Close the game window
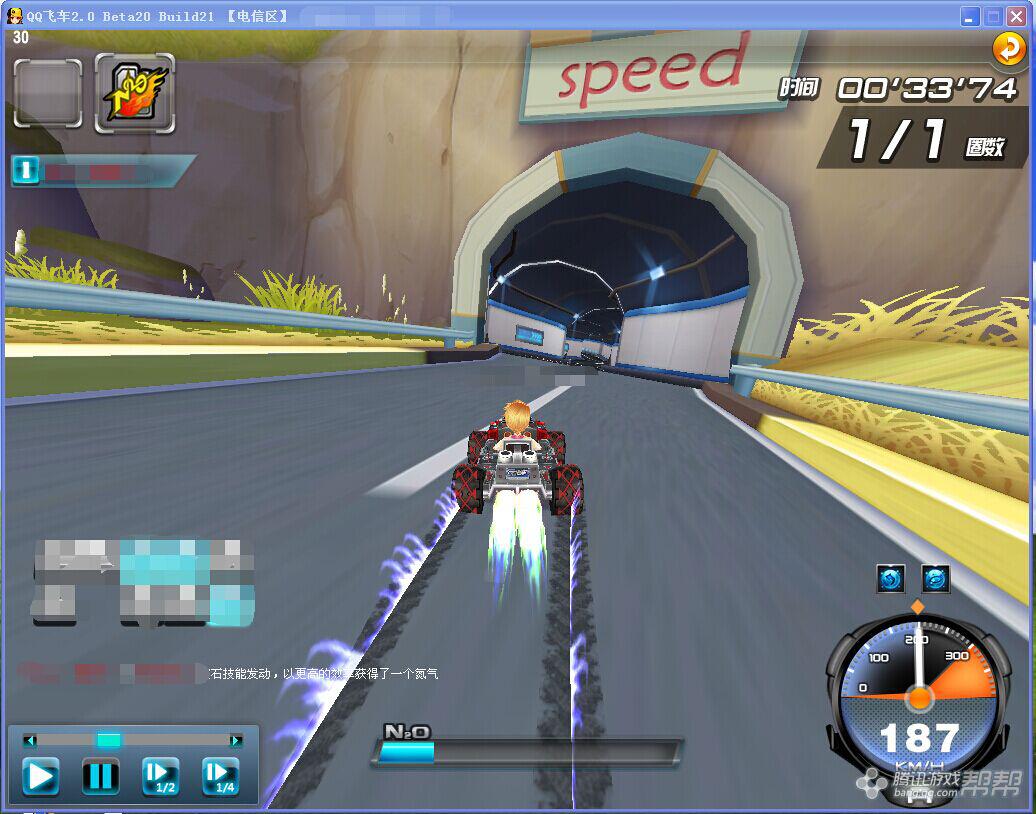The height and width of the screenshot is (814, 1036). 1018,16
